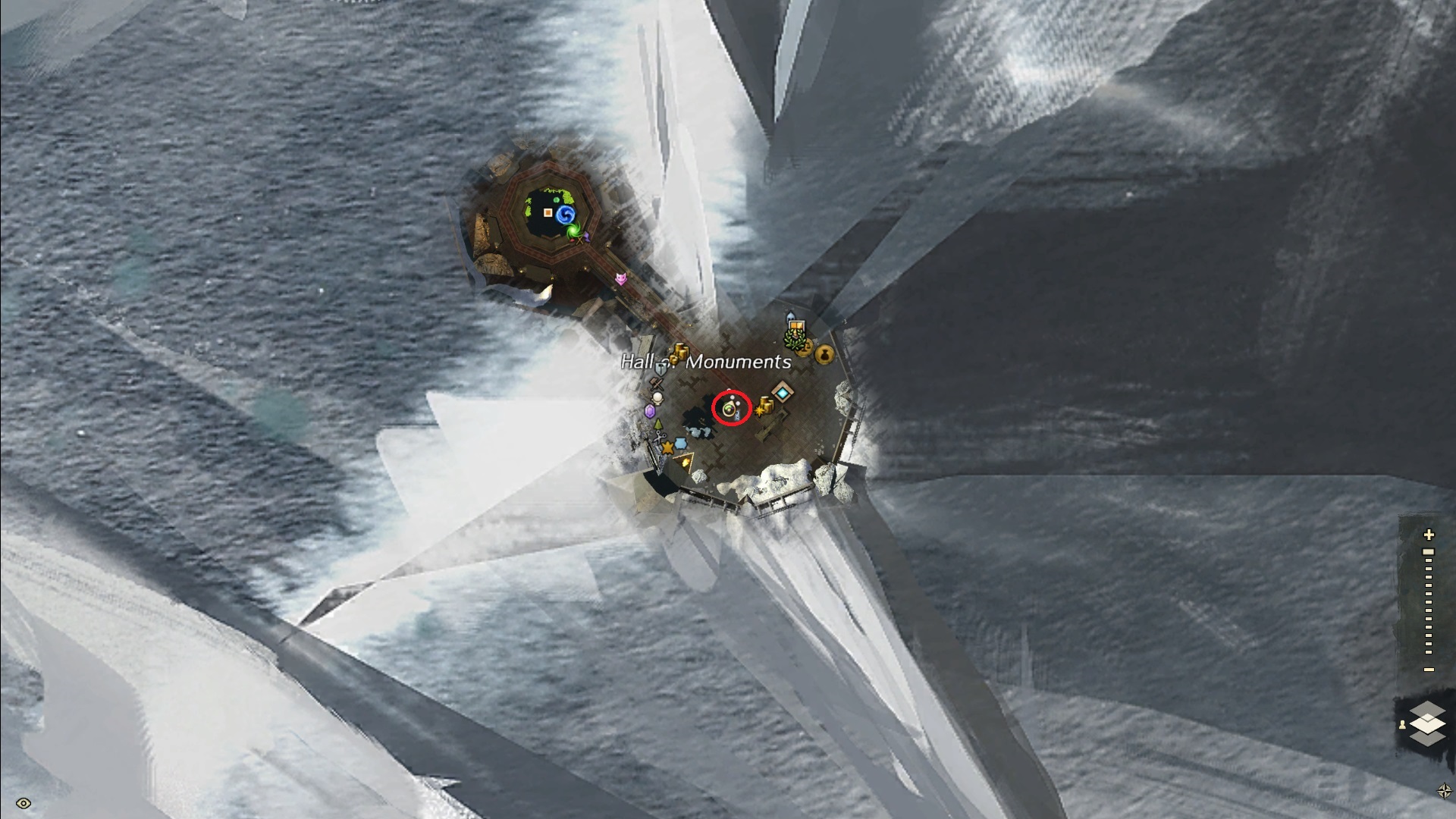Click the pink cat-face map marker
The height and width of the screenshot is (819, 1456).
[x=621, y=279]
